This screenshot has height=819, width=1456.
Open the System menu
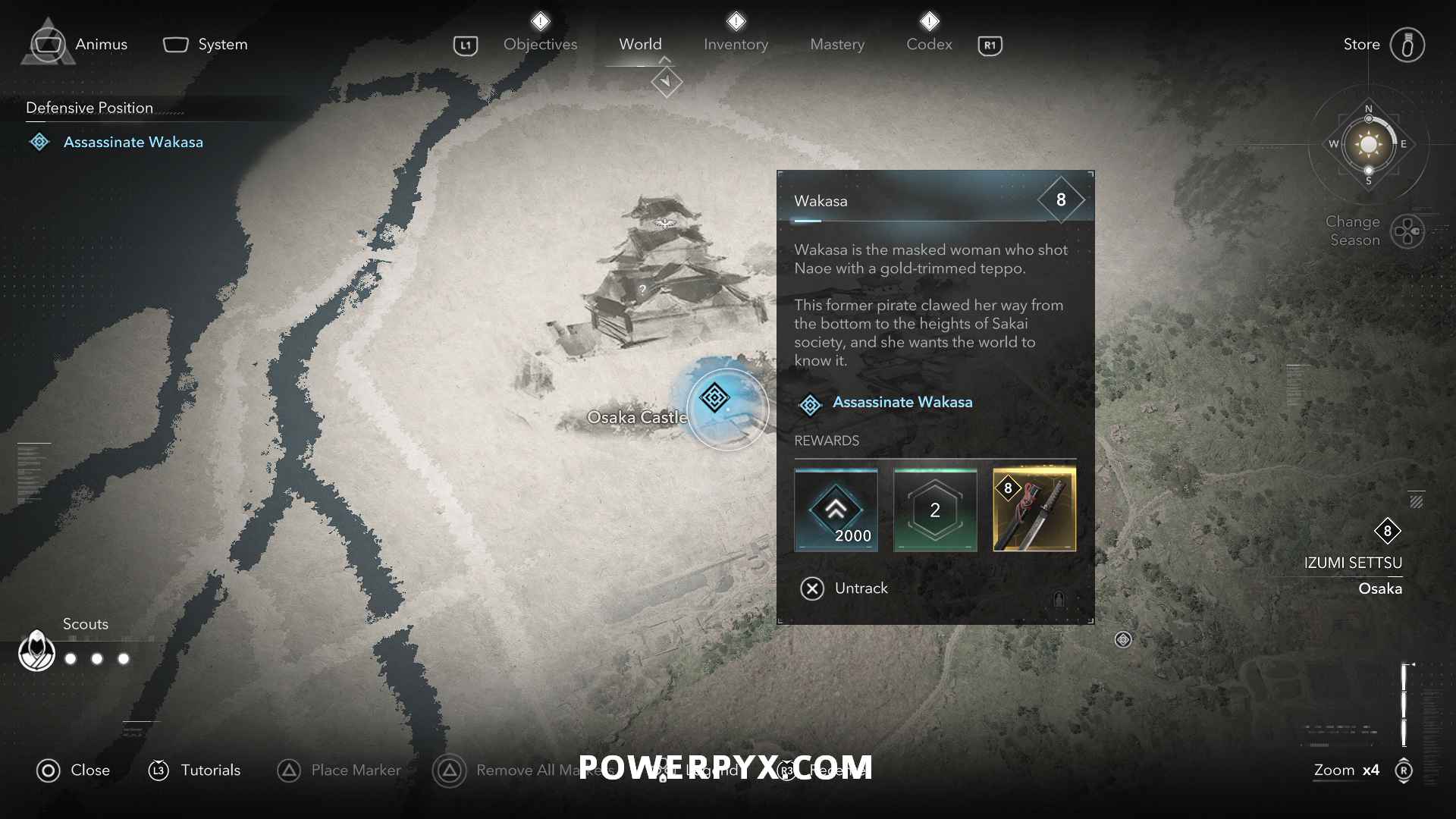click(206, 44)
